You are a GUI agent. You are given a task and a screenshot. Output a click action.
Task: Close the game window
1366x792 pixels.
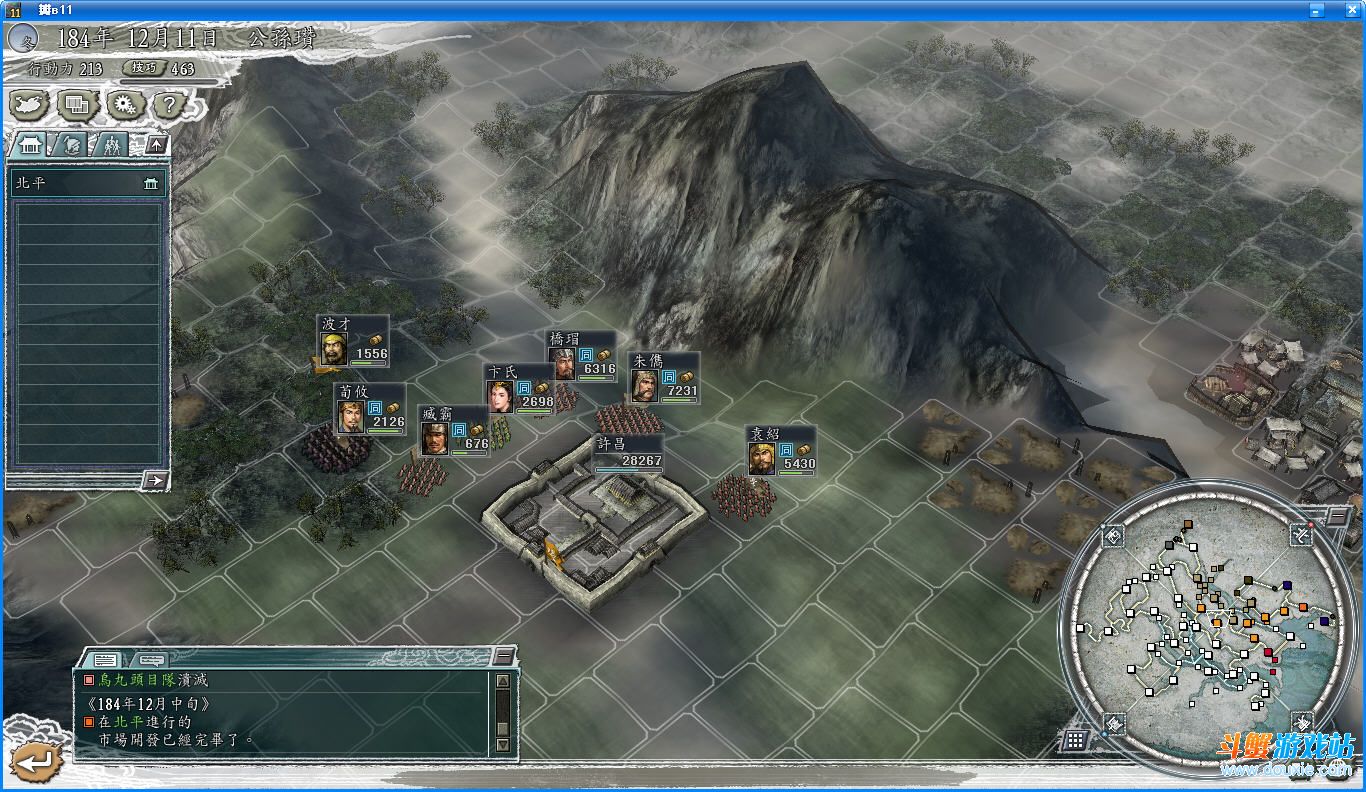(x=1352, y=9)
